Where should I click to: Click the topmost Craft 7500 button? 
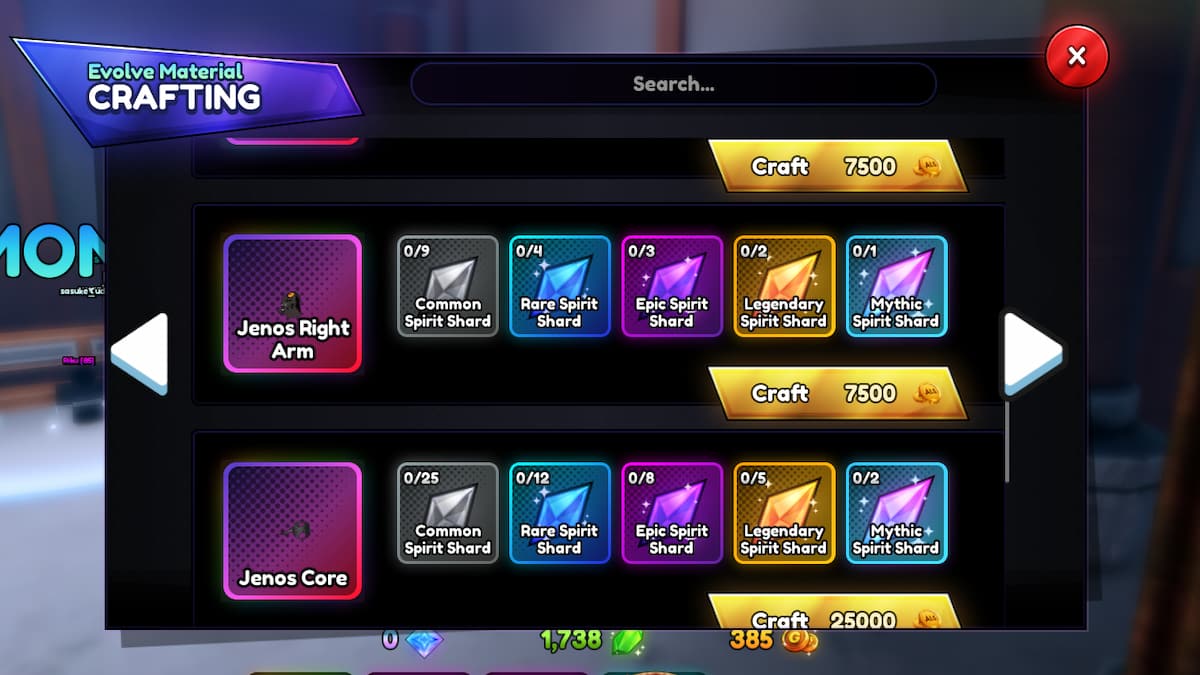pyautogui.click(x=838, y=166)
